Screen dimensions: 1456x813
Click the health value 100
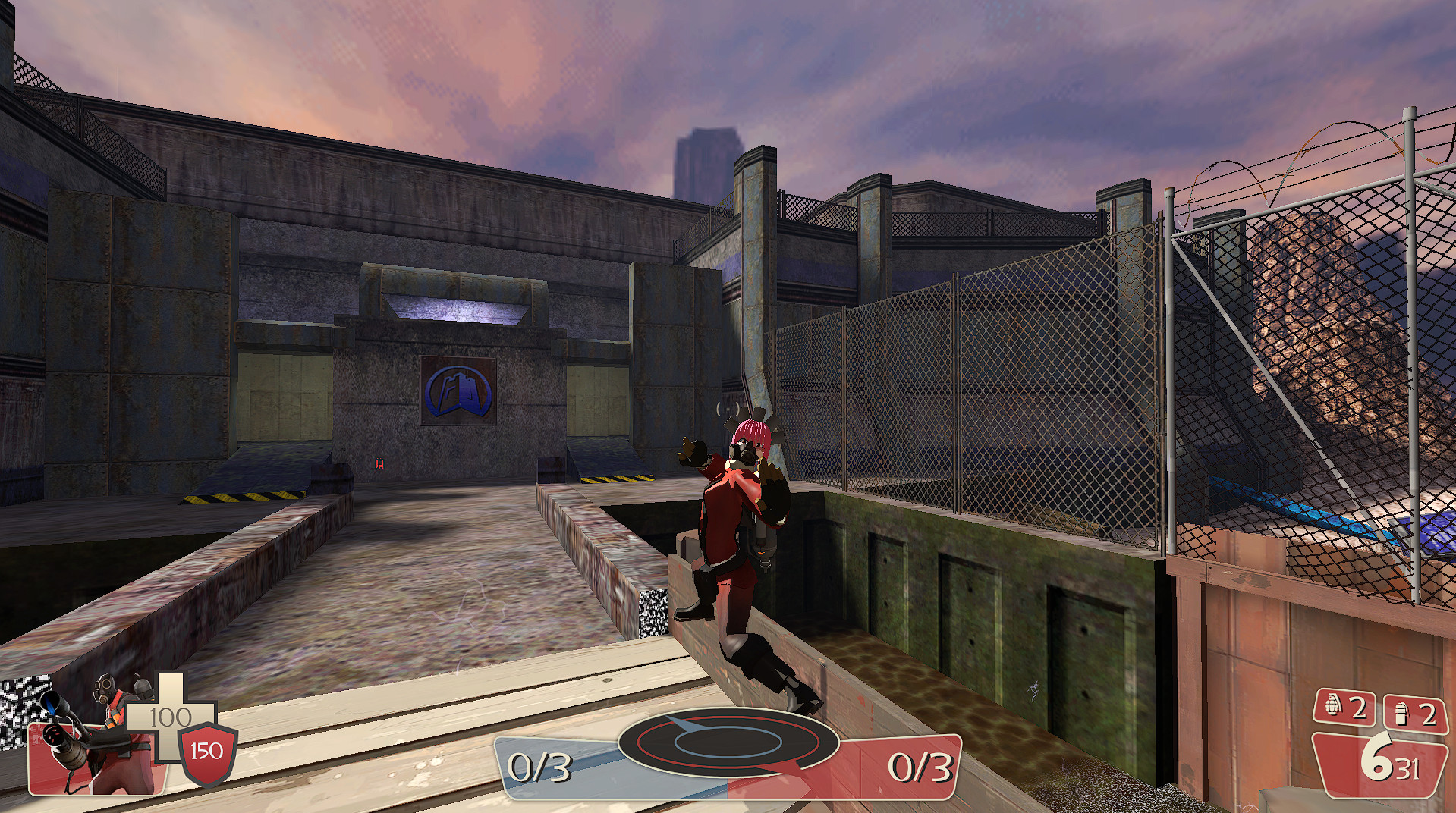click(173, 714)
